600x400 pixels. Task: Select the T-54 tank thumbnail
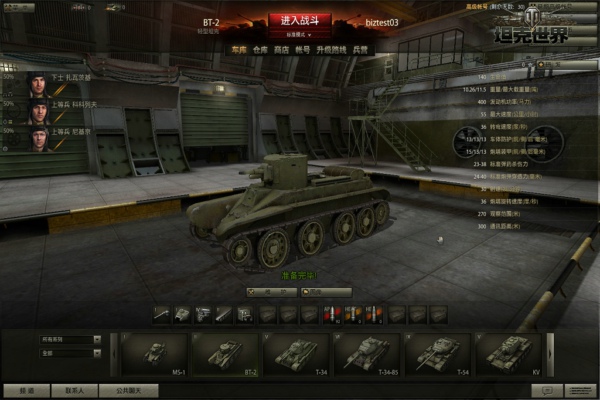pyautogui.click(x=437, y=354)
